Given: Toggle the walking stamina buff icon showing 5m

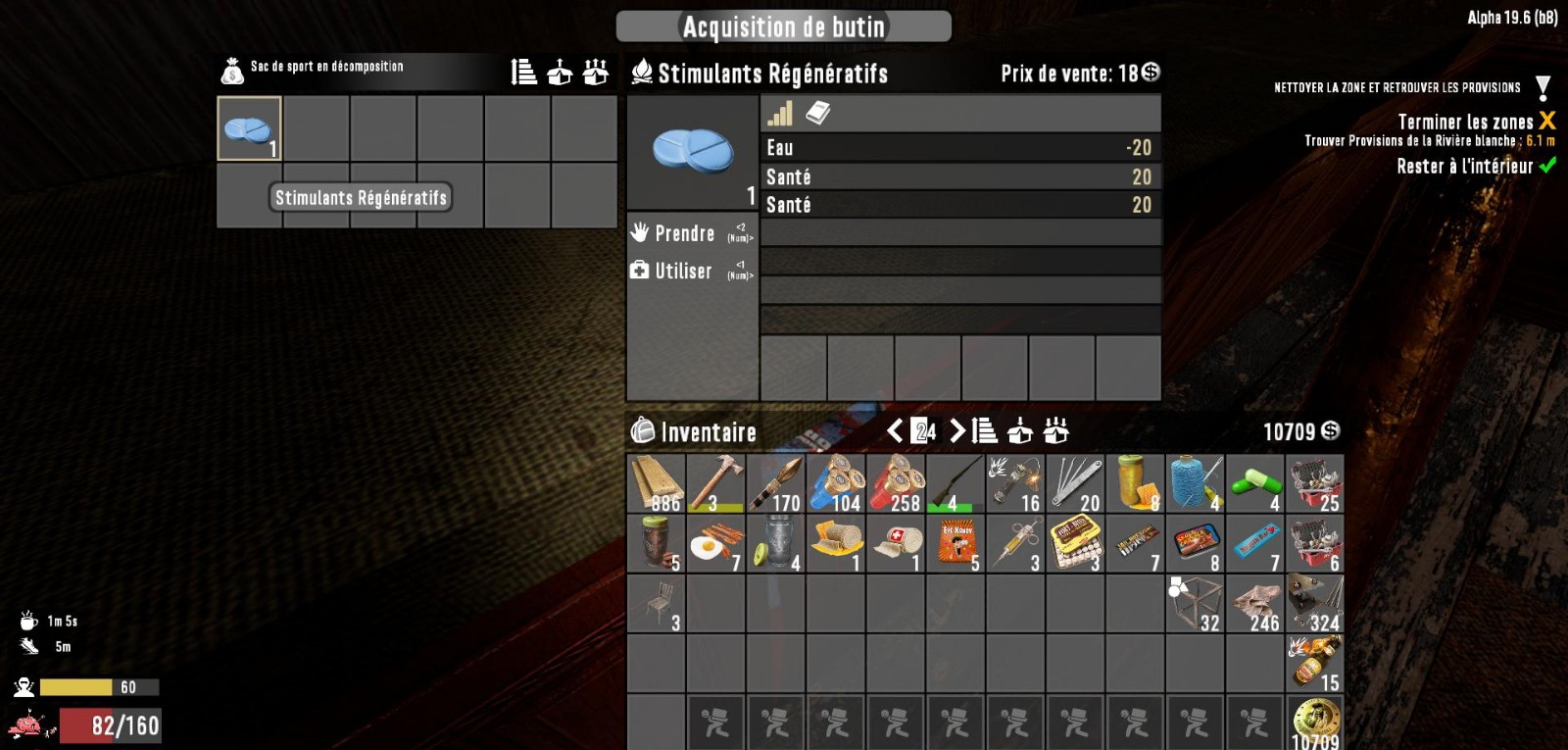Looking at the screenshot, I should click(x=30, y=646).
